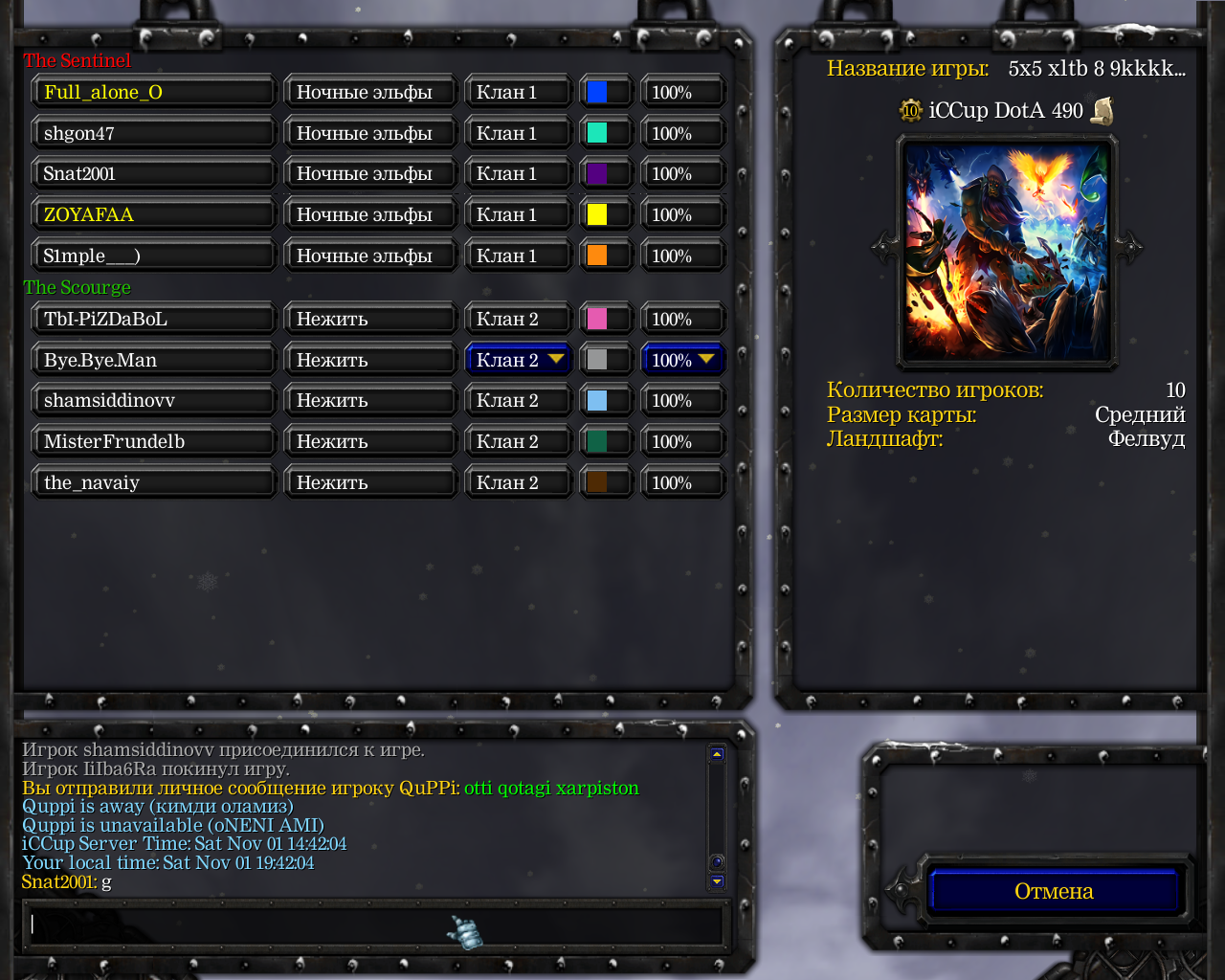Select the TbI-PiZDaBoL player slot
Viewport: 1225px width, 980px height.
[153, 320]
